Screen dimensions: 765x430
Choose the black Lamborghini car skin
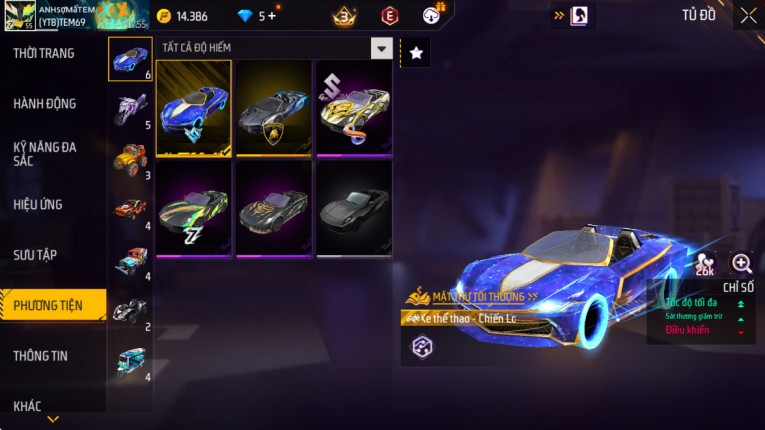(274, 108)
